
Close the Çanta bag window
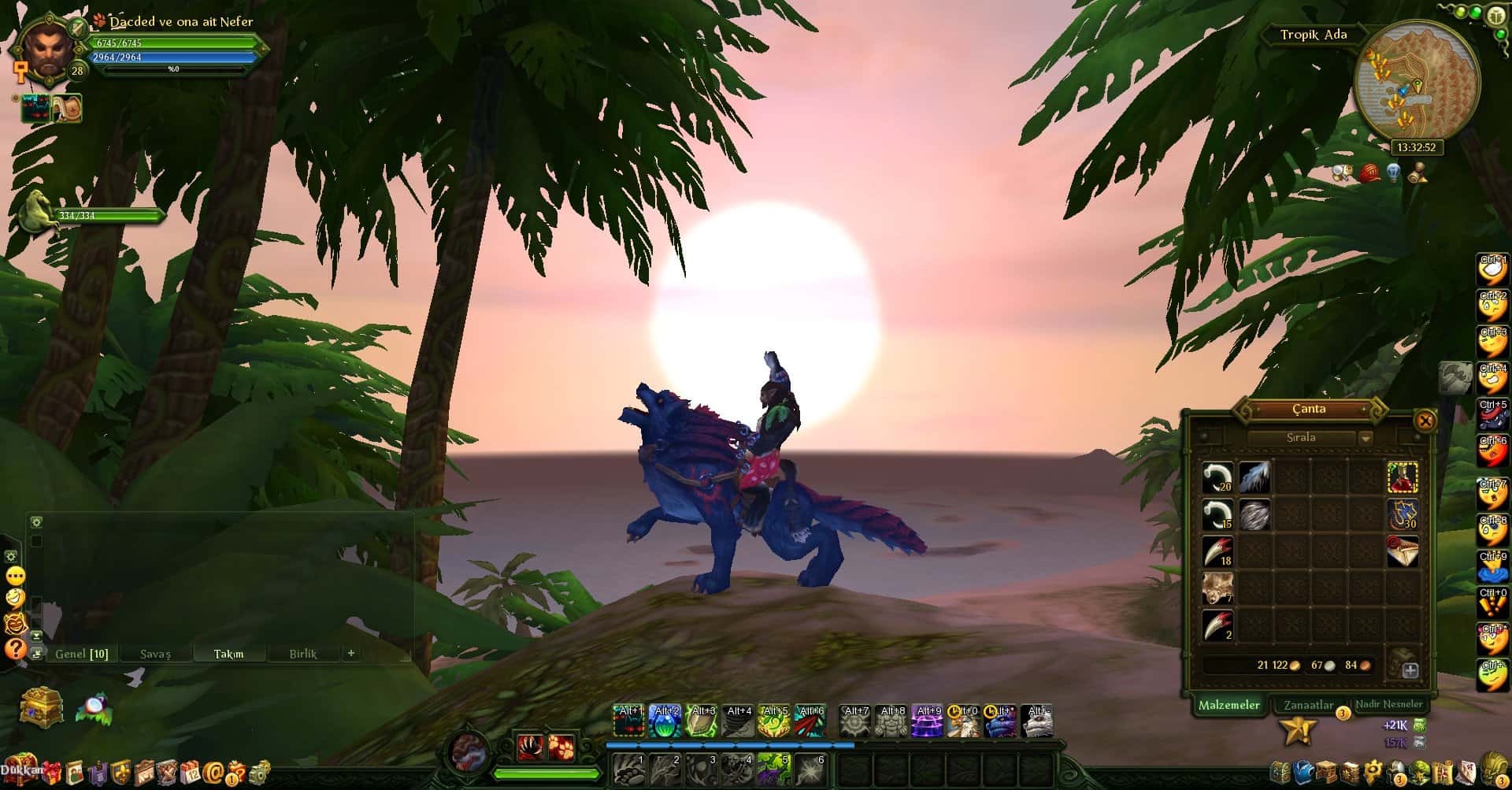tap(1425, 421)
